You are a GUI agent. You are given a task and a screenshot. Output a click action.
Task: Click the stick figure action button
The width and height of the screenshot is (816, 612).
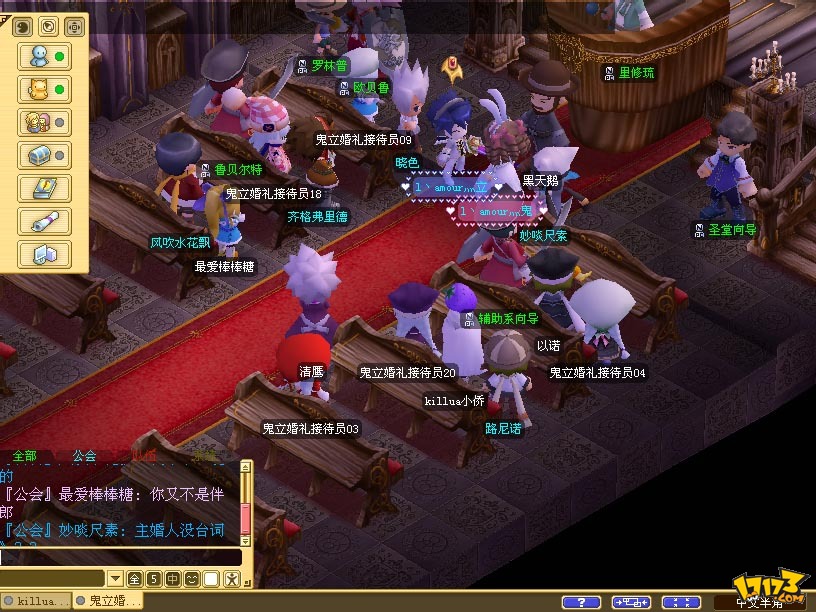(x=231, y=579)
